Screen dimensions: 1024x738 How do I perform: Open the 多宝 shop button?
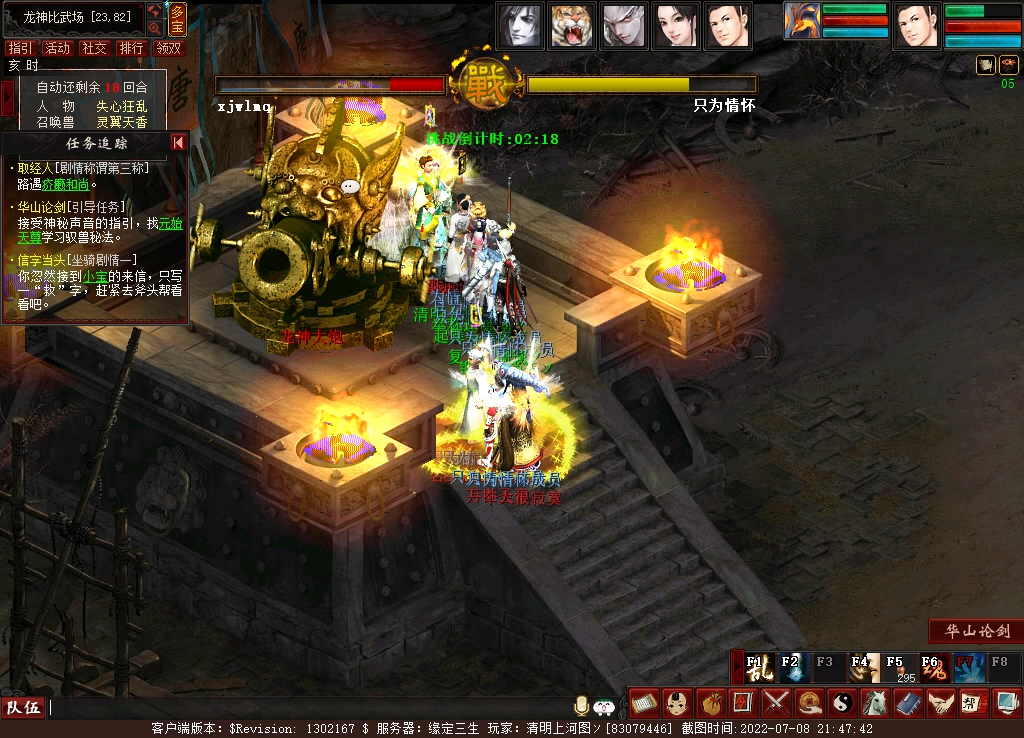(x=177, y=18)
